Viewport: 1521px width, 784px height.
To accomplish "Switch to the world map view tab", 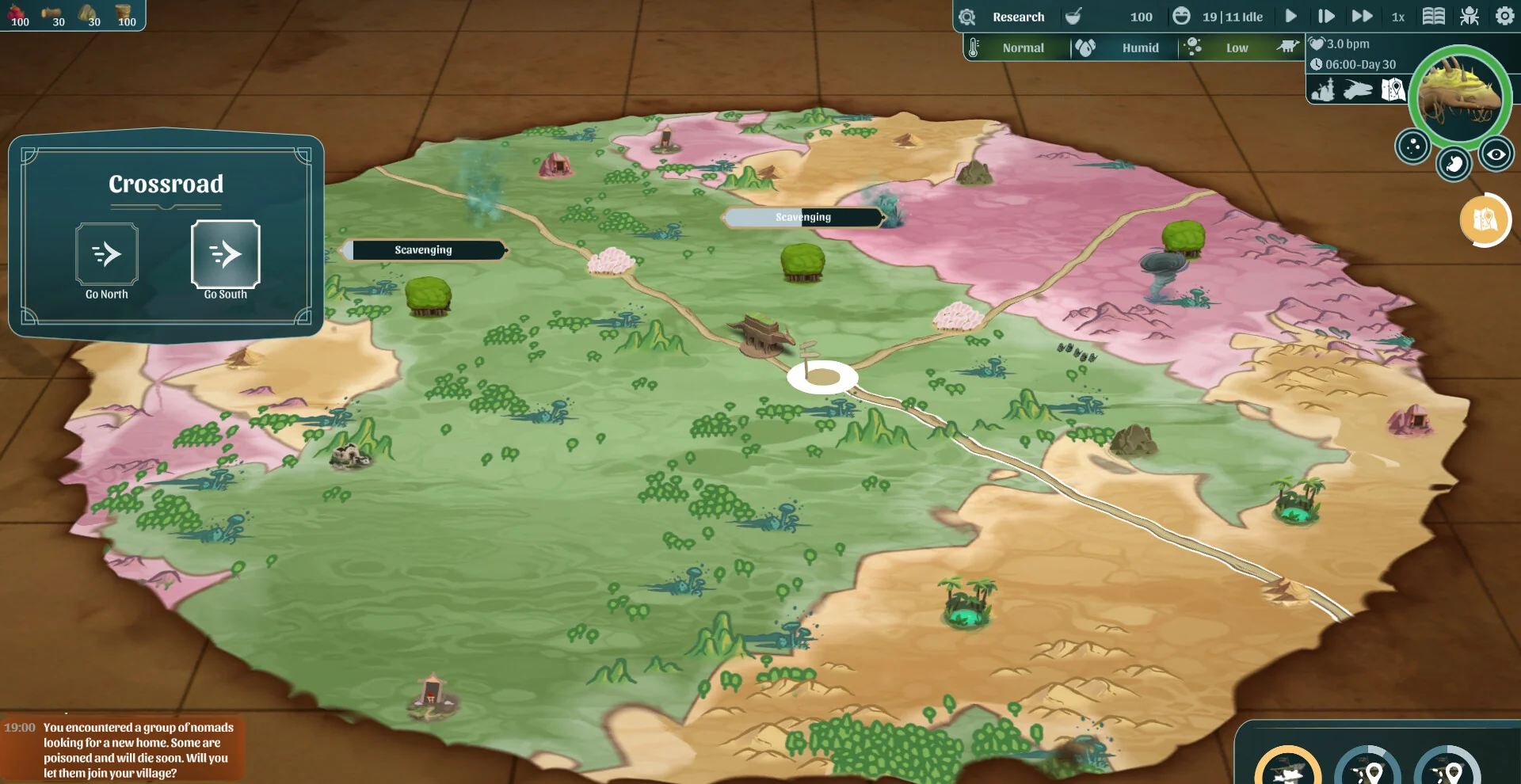I will (x=1393, y=90).
